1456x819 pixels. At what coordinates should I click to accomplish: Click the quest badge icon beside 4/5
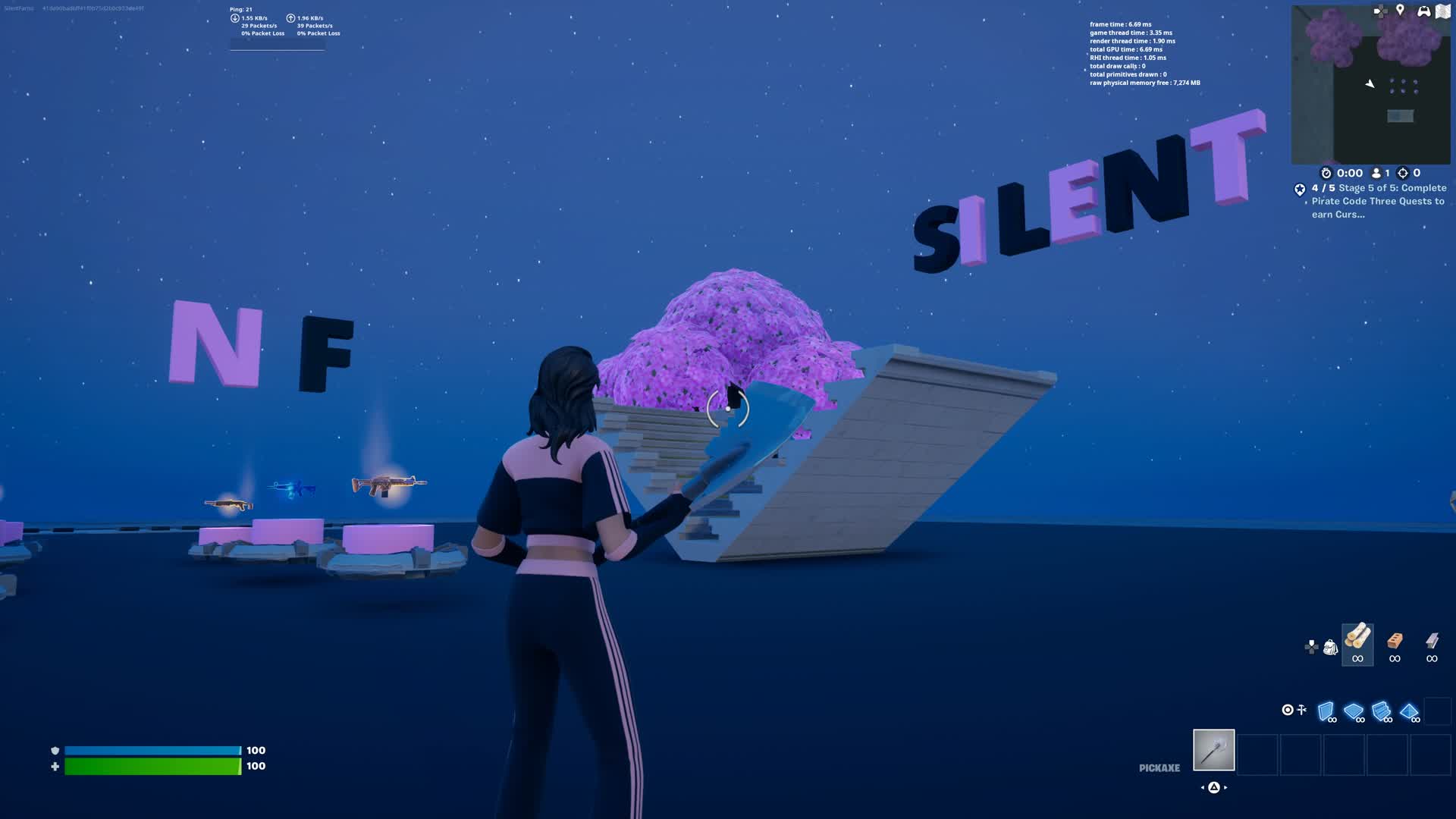pyautogui.click(x=1300, y=190)
